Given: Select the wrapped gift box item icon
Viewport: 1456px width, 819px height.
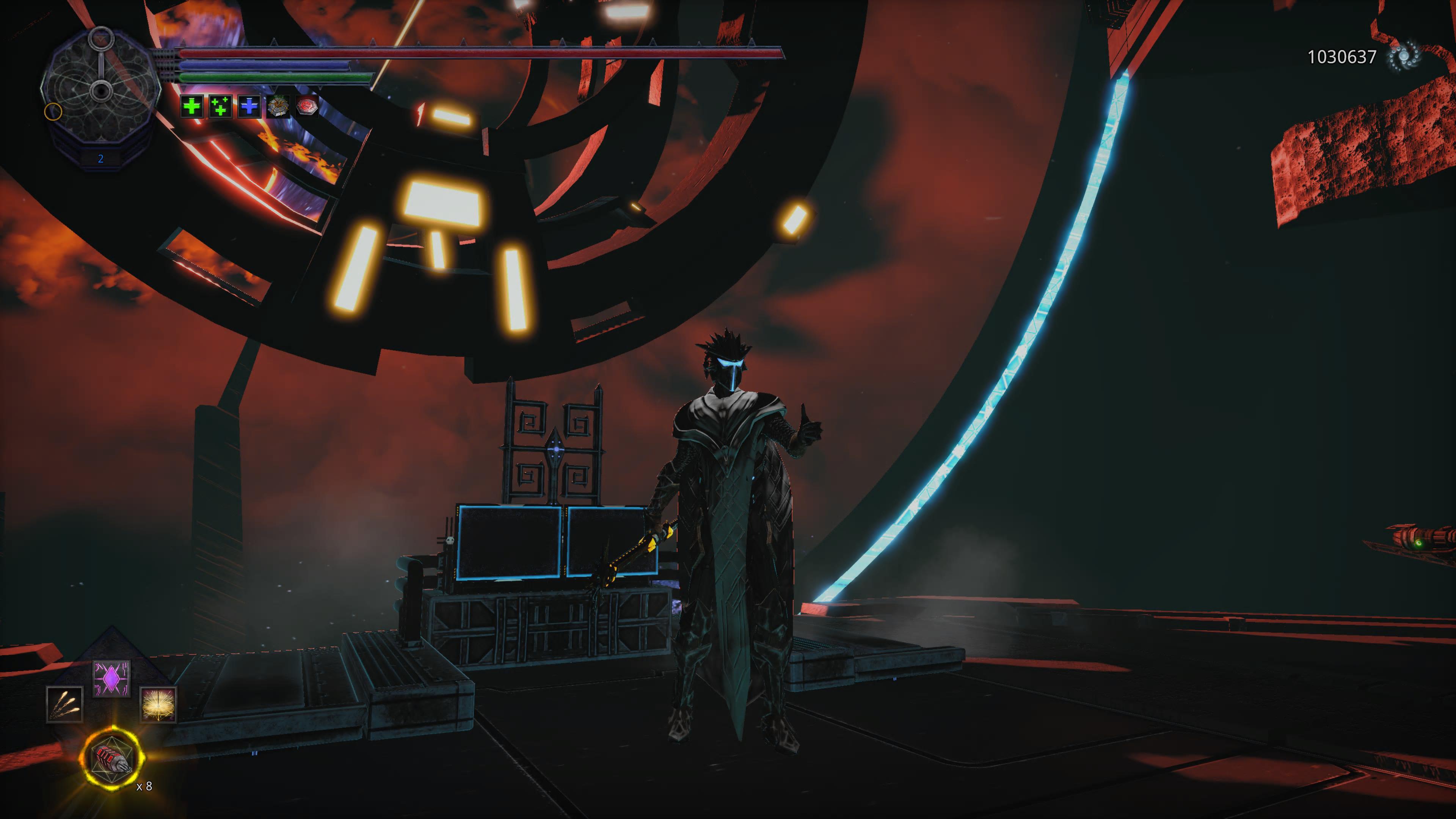Looking at the screenshot, I should point(278,107).
